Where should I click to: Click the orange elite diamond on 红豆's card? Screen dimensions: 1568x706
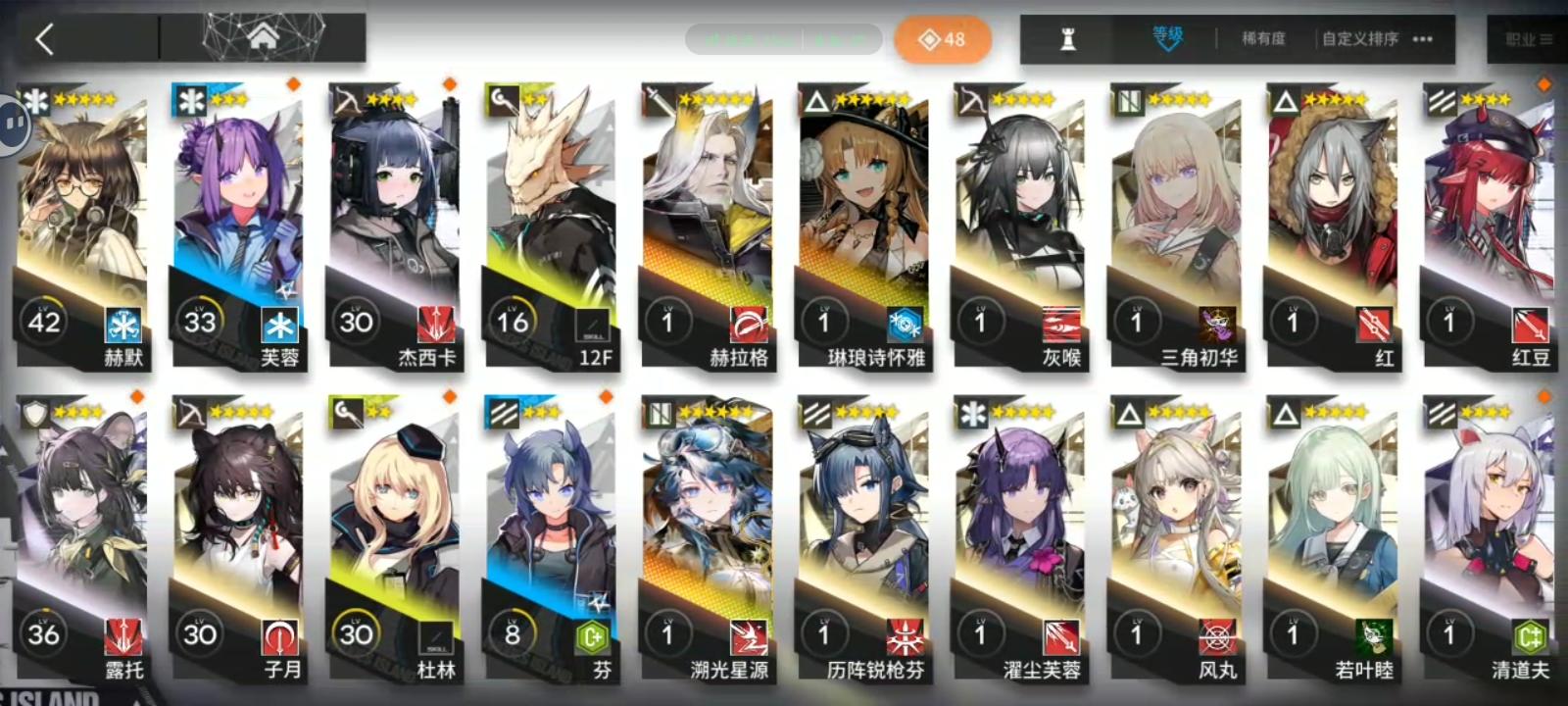(1545, 86)
